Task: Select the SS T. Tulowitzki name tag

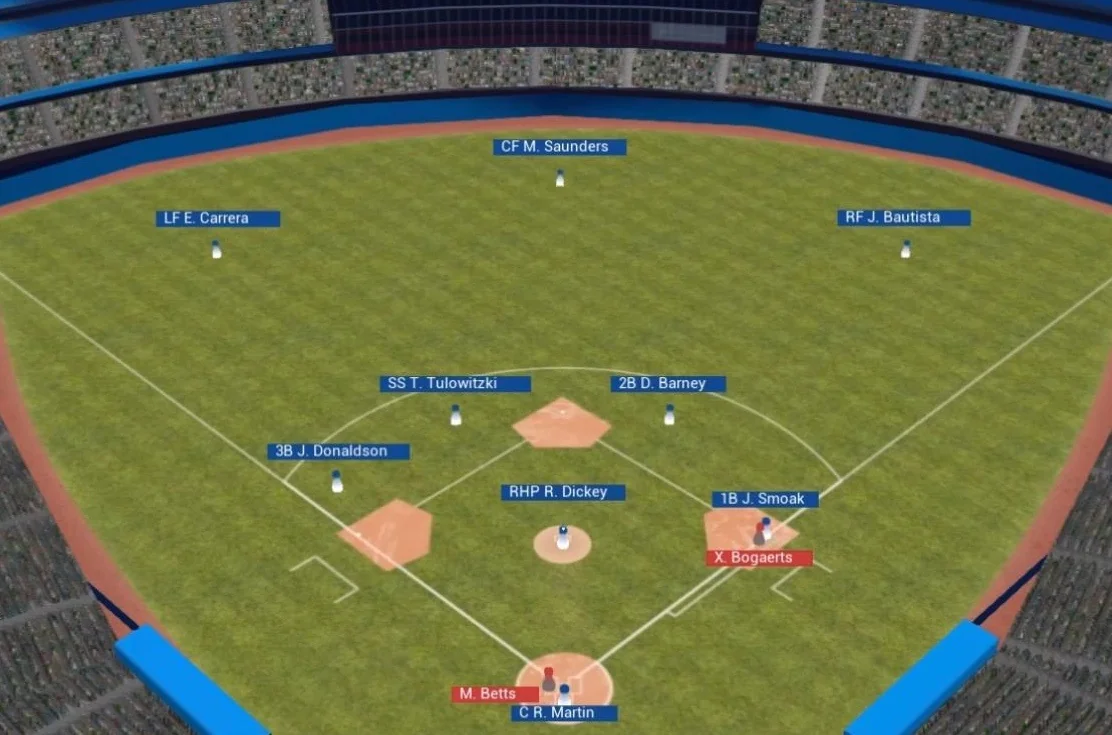Action: pyautogui.click(x=455, y=384)
